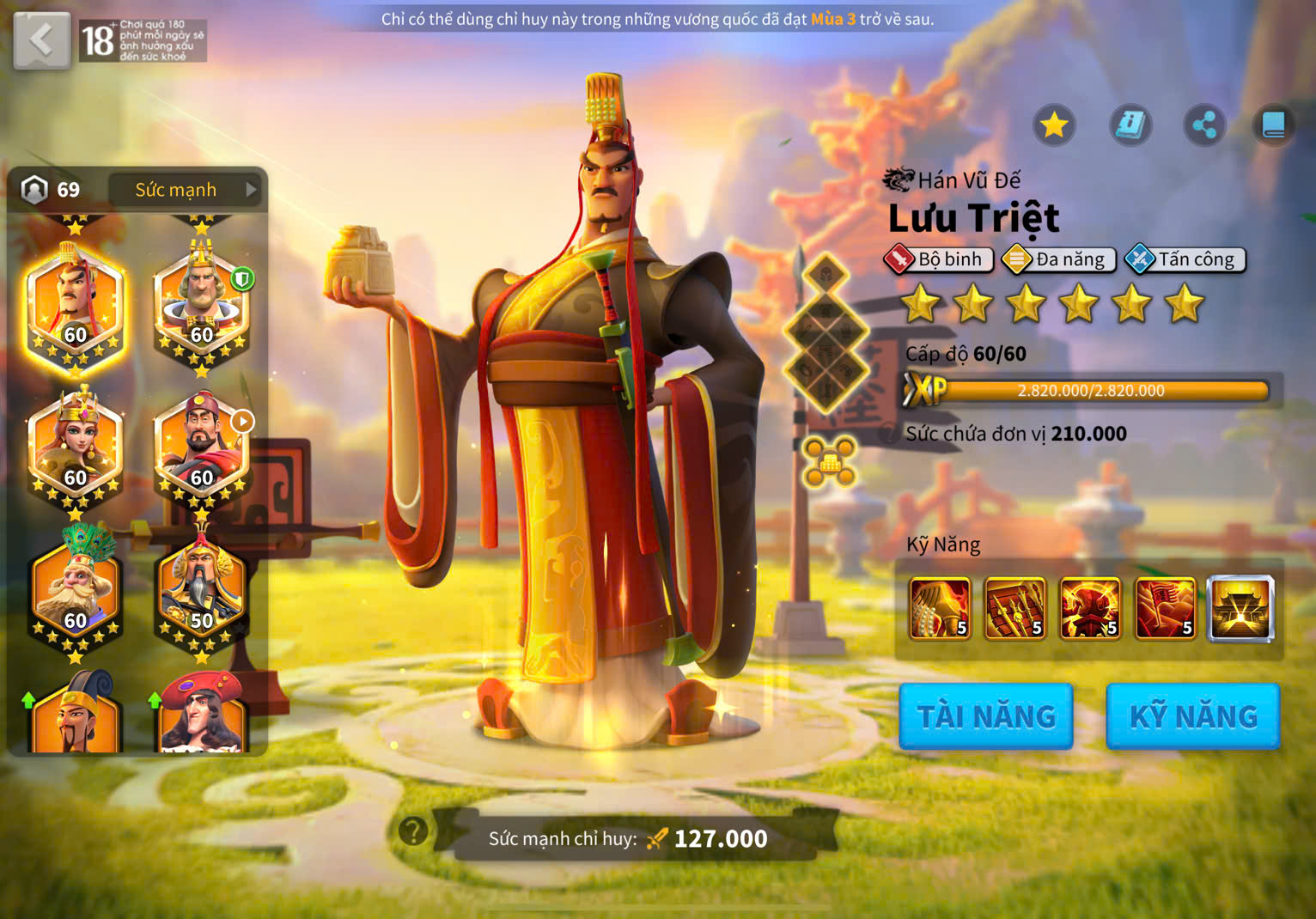Select the third skill with red helmet

tap(1090, 609)
